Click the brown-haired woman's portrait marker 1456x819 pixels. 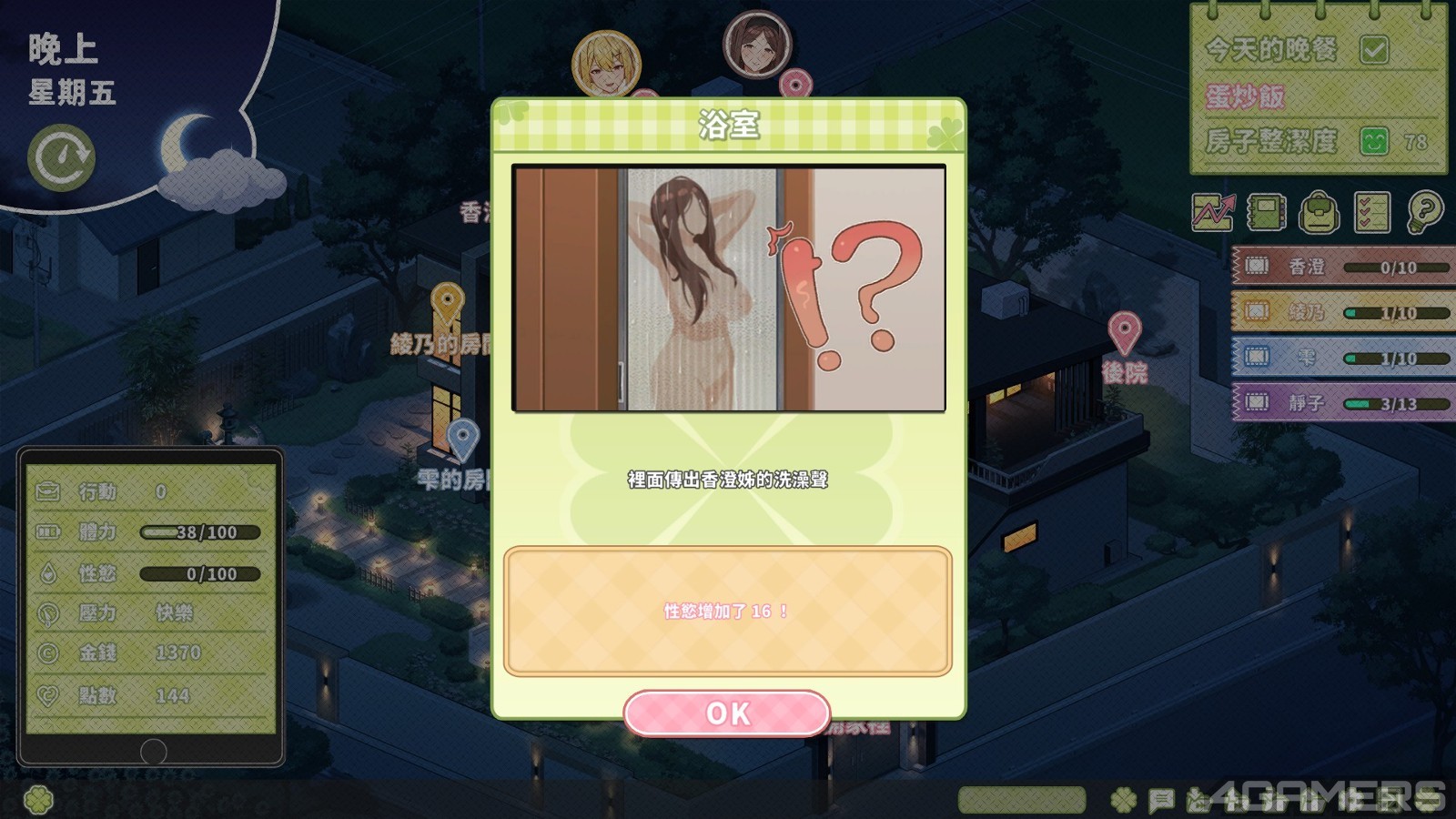(x=757, y=44)
